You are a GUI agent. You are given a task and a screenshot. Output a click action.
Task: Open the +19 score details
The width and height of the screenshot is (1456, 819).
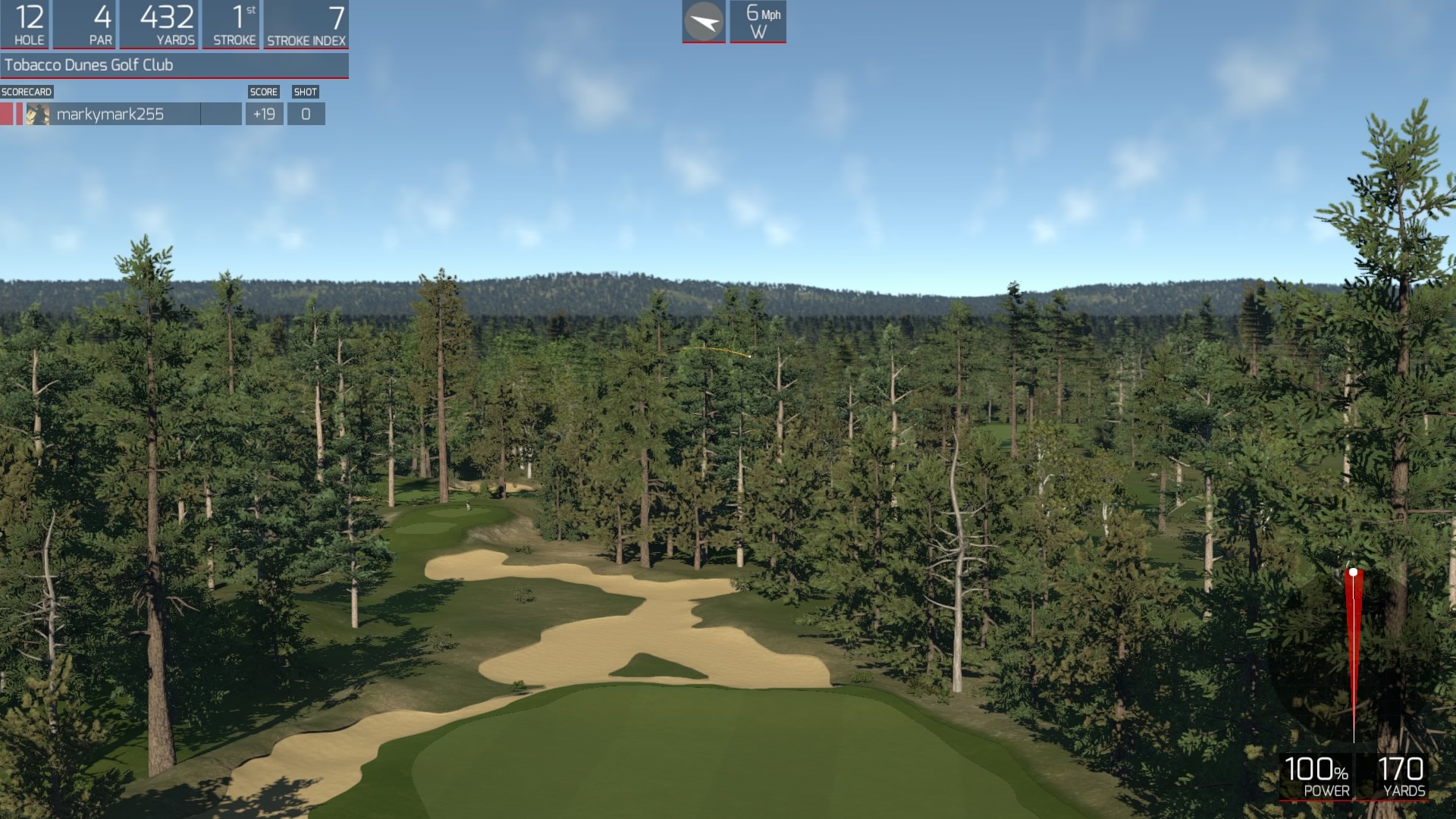[264, 114]
